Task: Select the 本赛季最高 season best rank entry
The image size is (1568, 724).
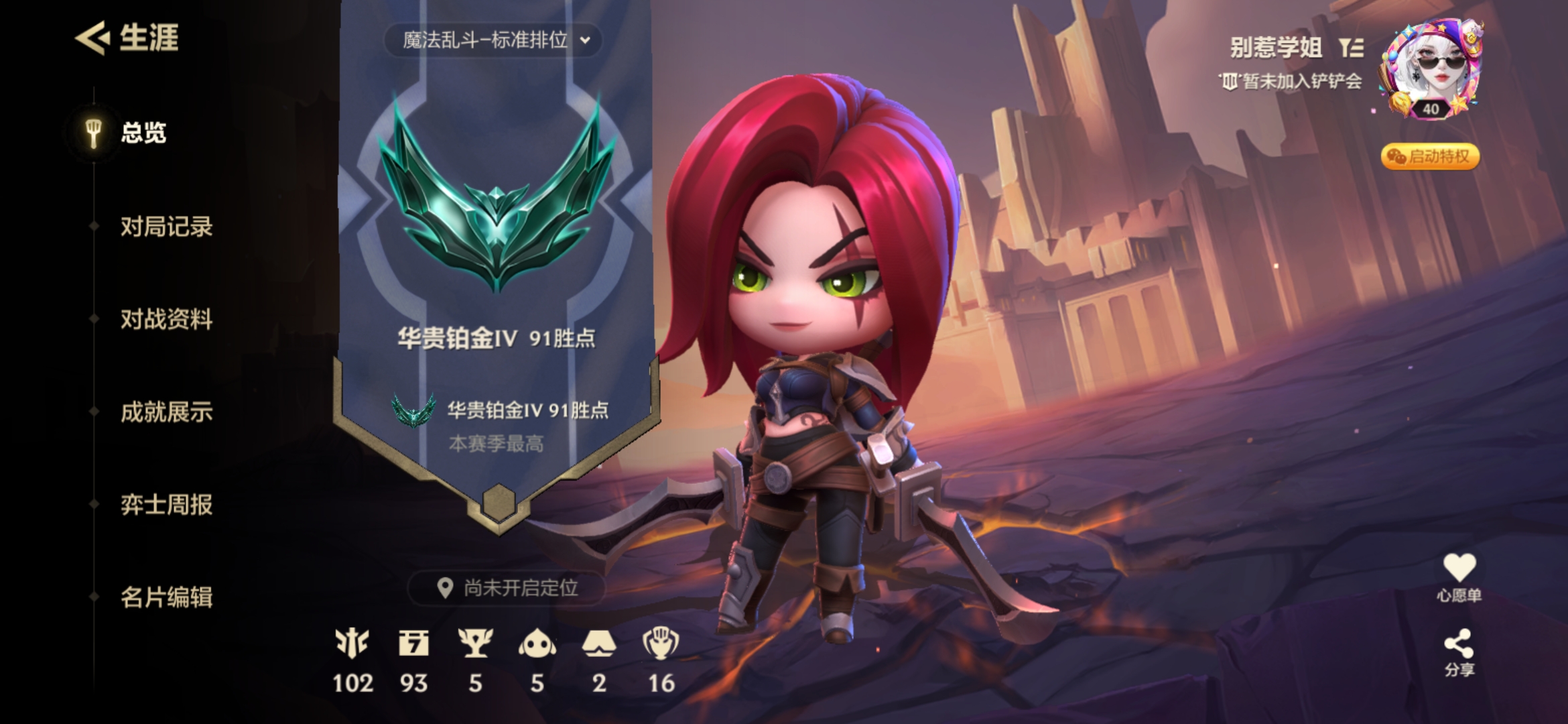Action: click(x=500, y=424)
